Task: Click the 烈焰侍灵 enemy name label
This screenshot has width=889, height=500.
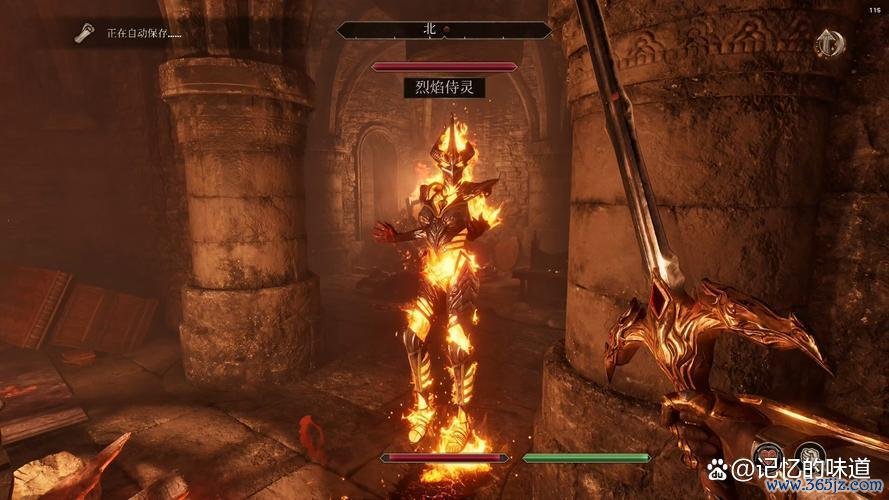Action: (444, 88)
